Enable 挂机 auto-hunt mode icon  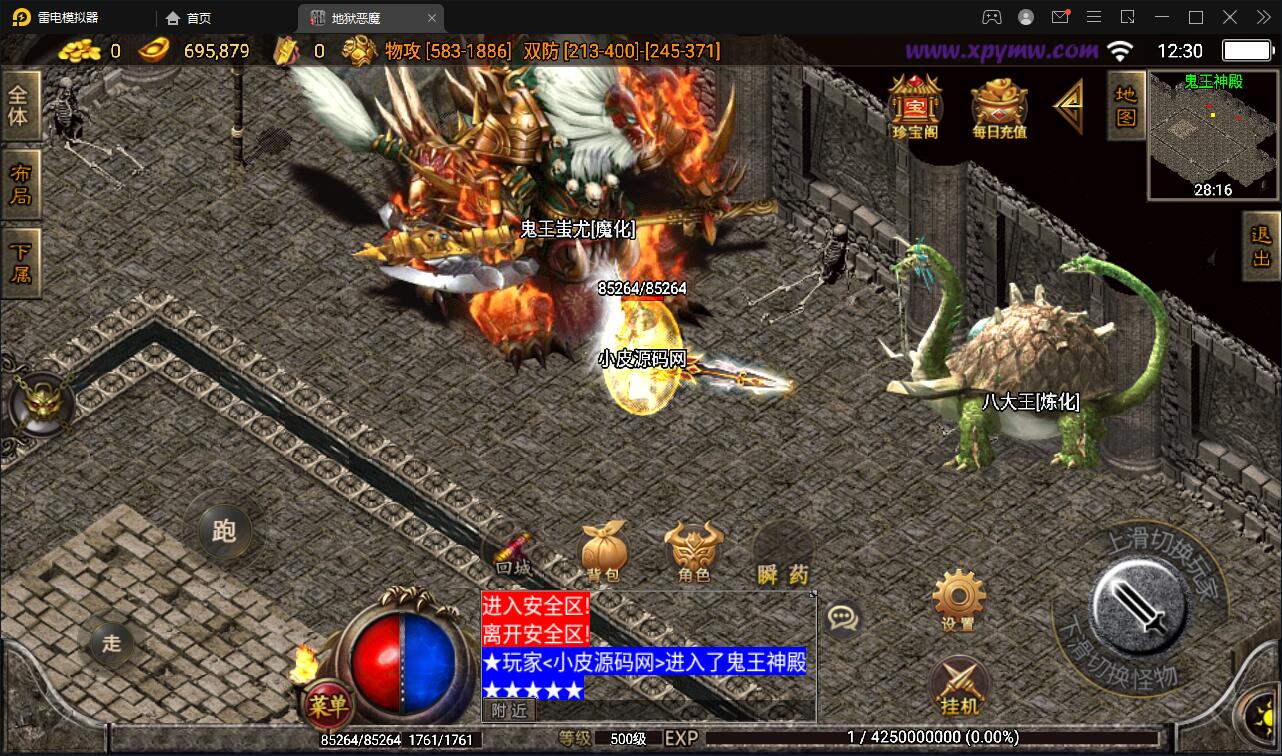tap(958, 685)
